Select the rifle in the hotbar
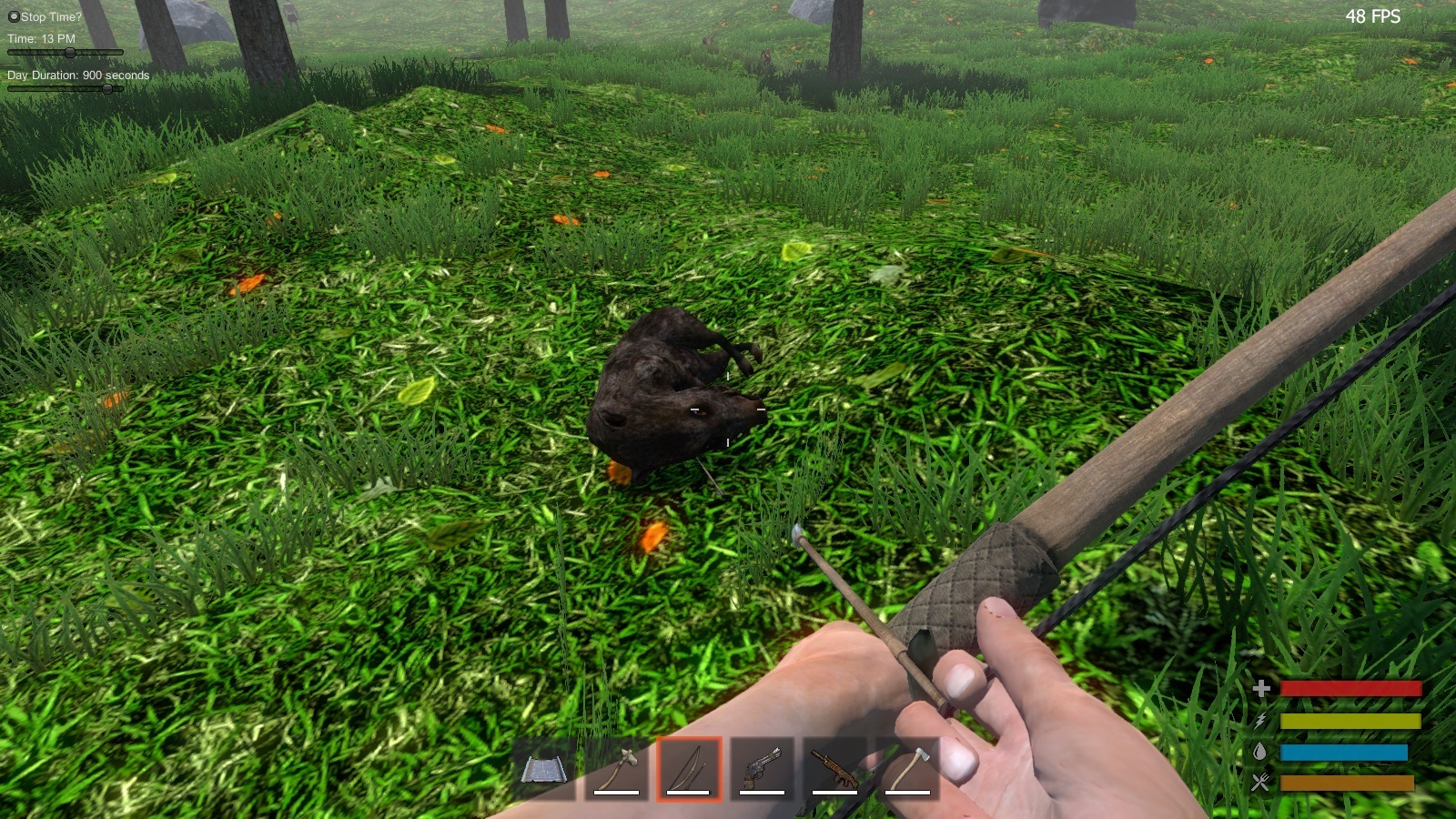The width and height of the screenshot is (1456, 819). tap(835, 769)
